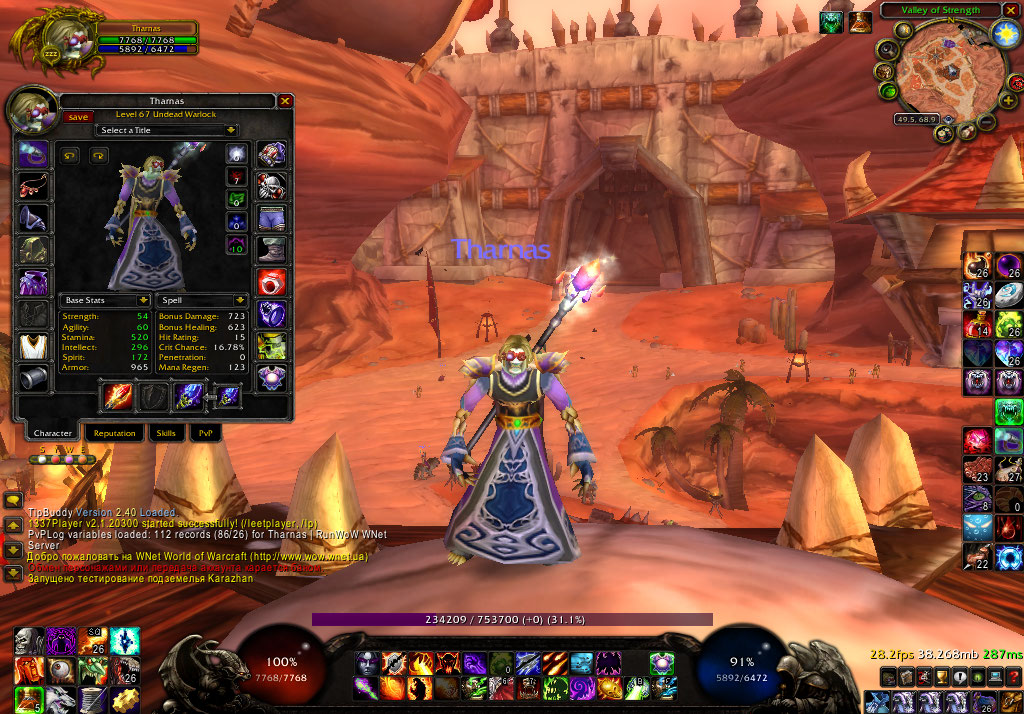1024x714 pixels.
Task: Click the red save button
Action: click(x=76, y=116)
